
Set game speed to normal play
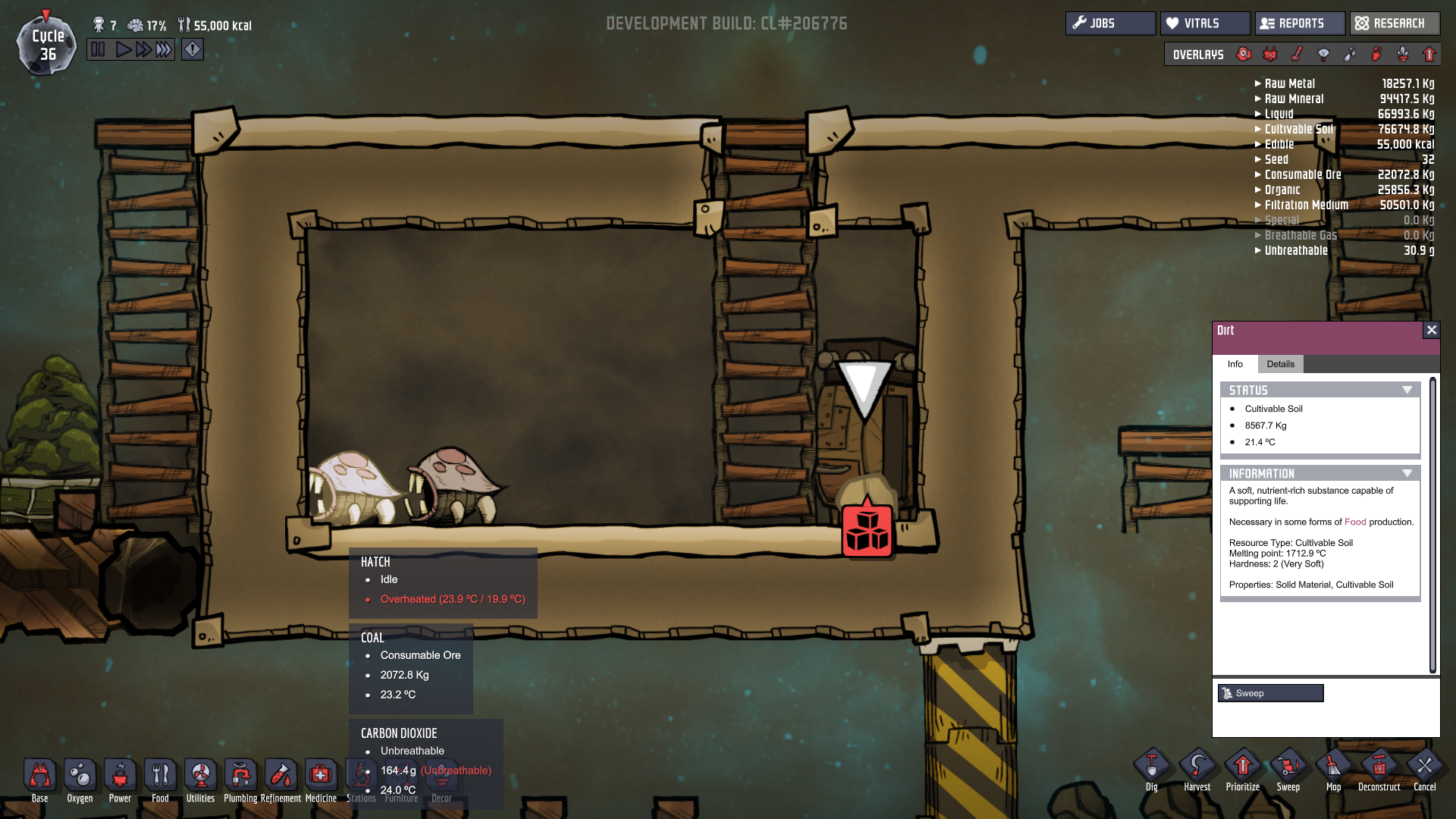click(123, 50)
